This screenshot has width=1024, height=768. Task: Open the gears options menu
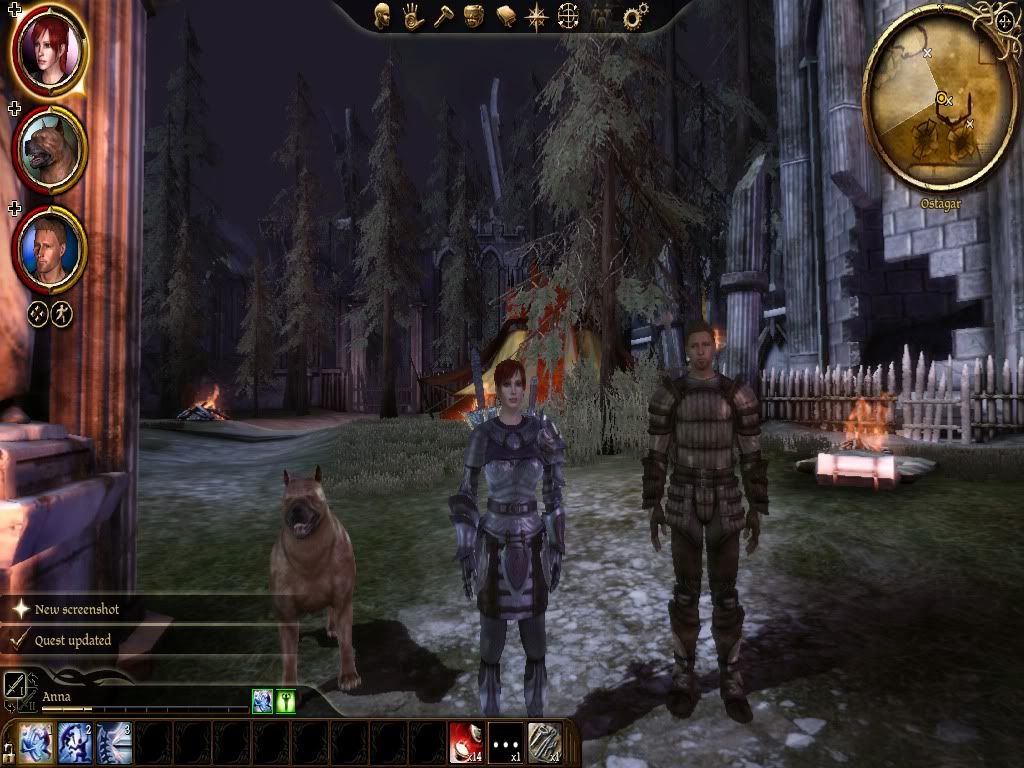633,16
